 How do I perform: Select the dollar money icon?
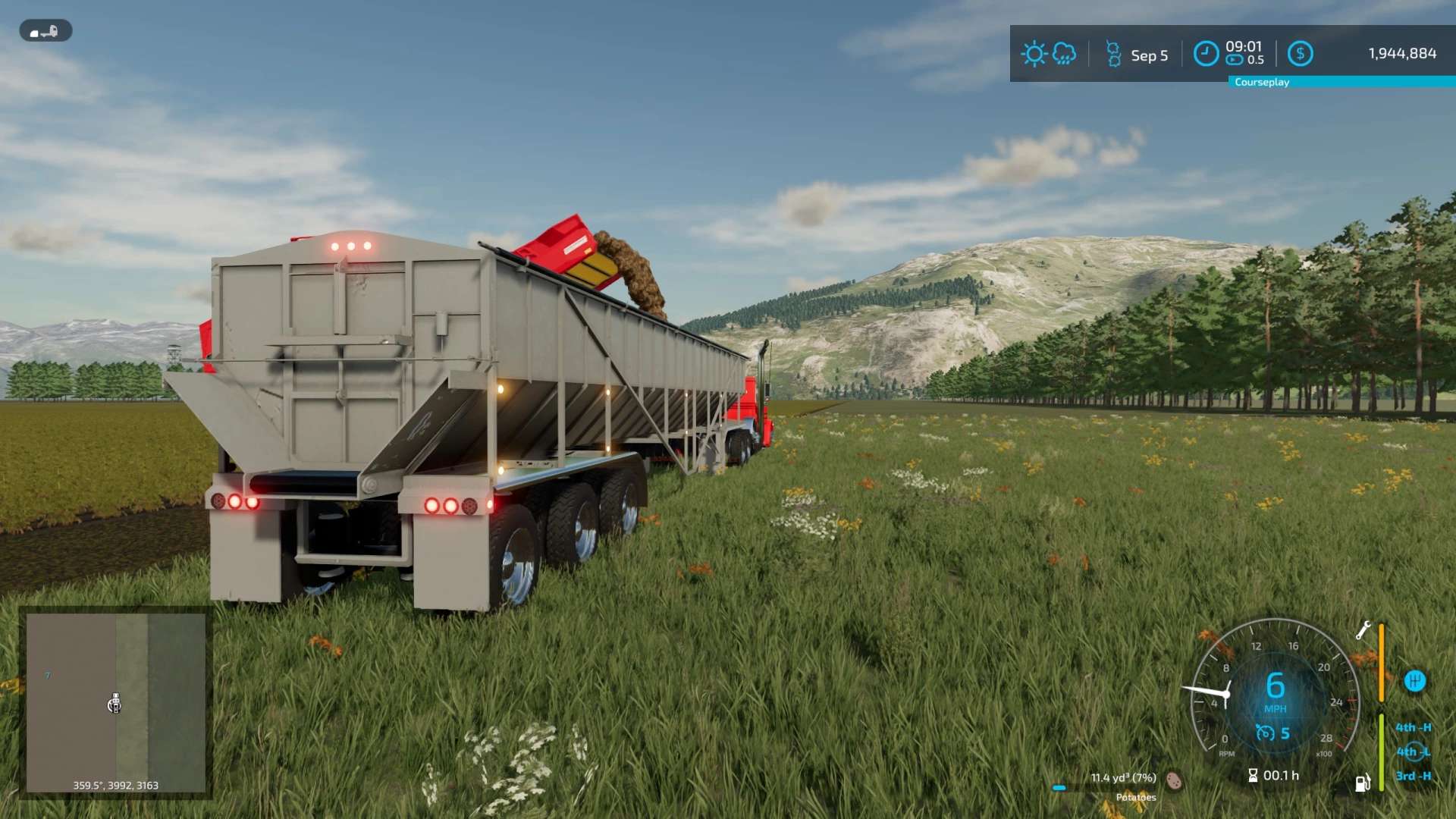tap(1300, 54)
